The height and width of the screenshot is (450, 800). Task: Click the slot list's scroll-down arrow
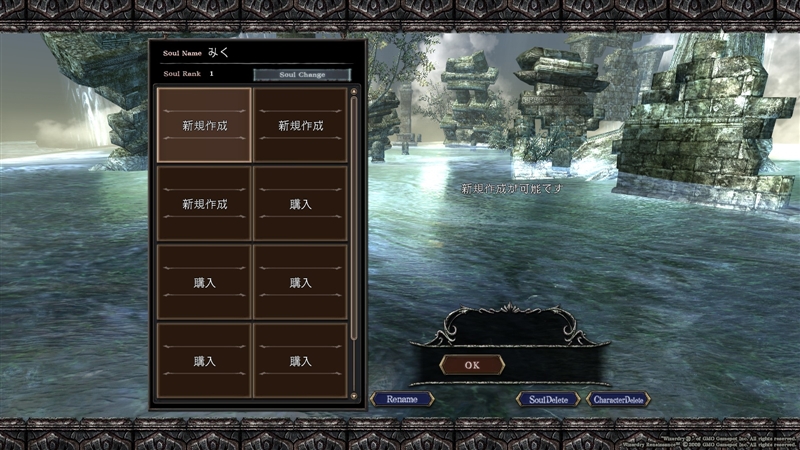point(354,397)
